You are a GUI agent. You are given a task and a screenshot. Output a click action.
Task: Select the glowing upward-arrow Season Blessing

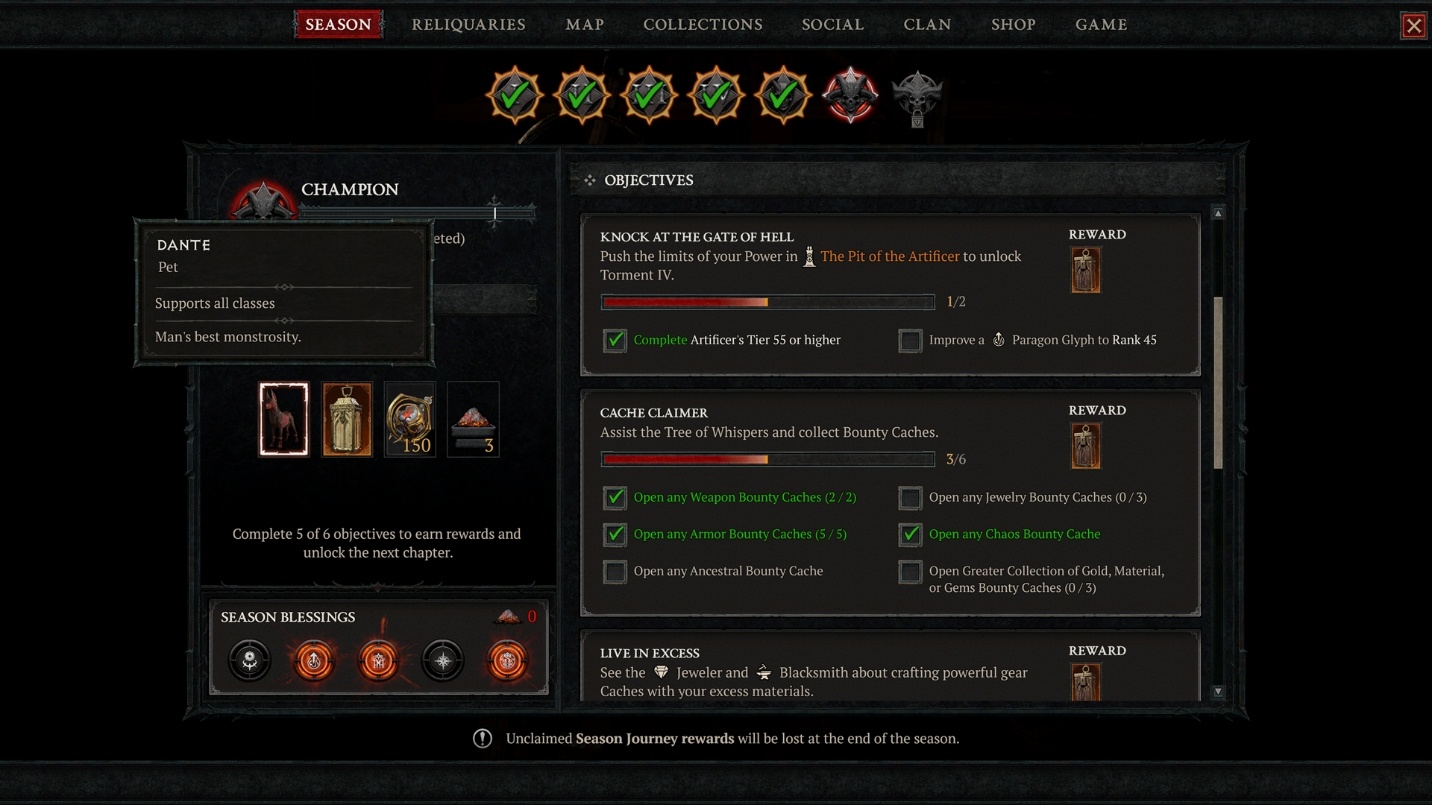point(313,660)
